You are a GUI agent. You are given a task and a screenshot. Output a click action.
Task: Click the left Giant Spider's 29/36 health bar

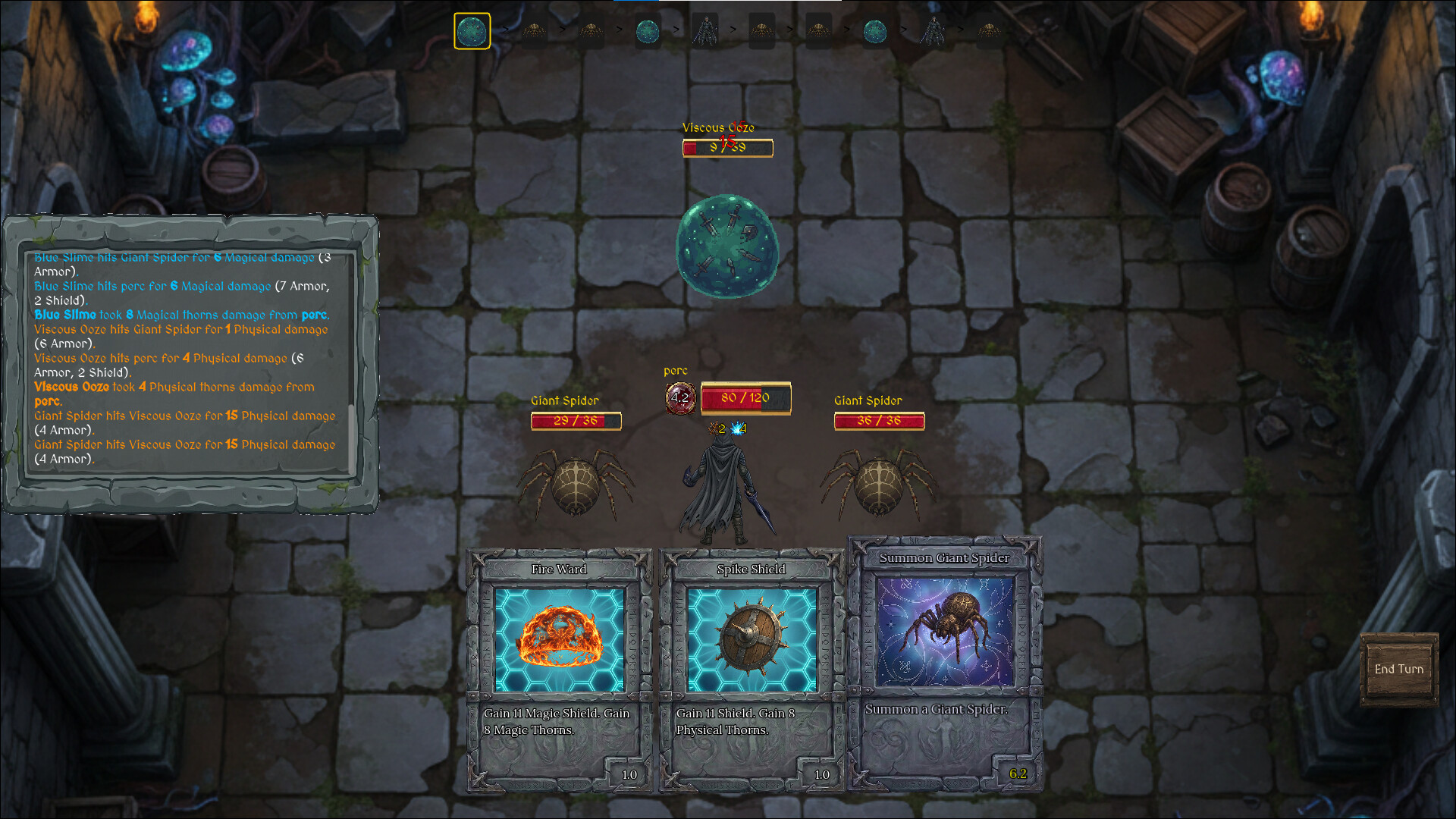coord(576,421)
